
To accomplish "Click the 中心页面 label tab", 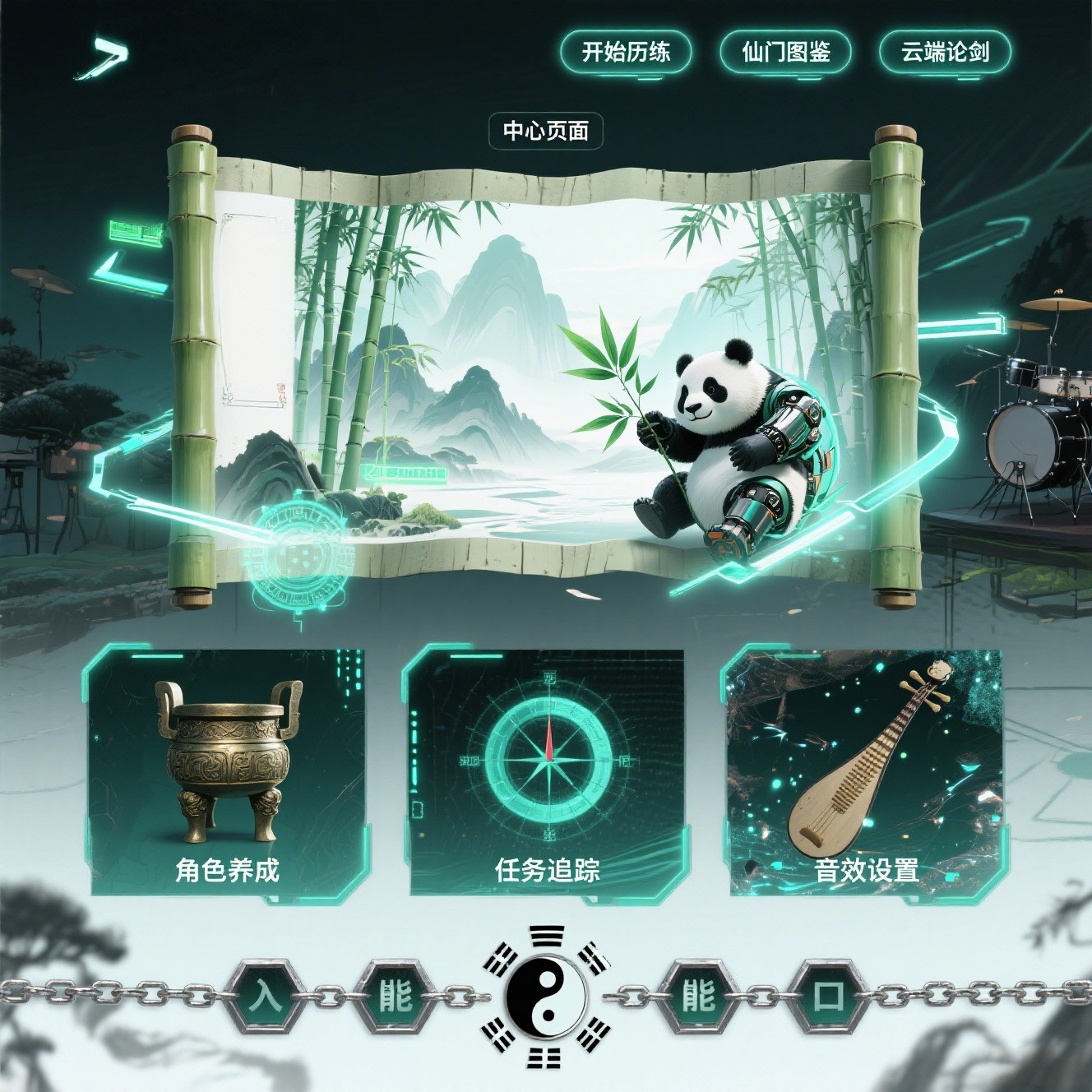I will 546,131.
